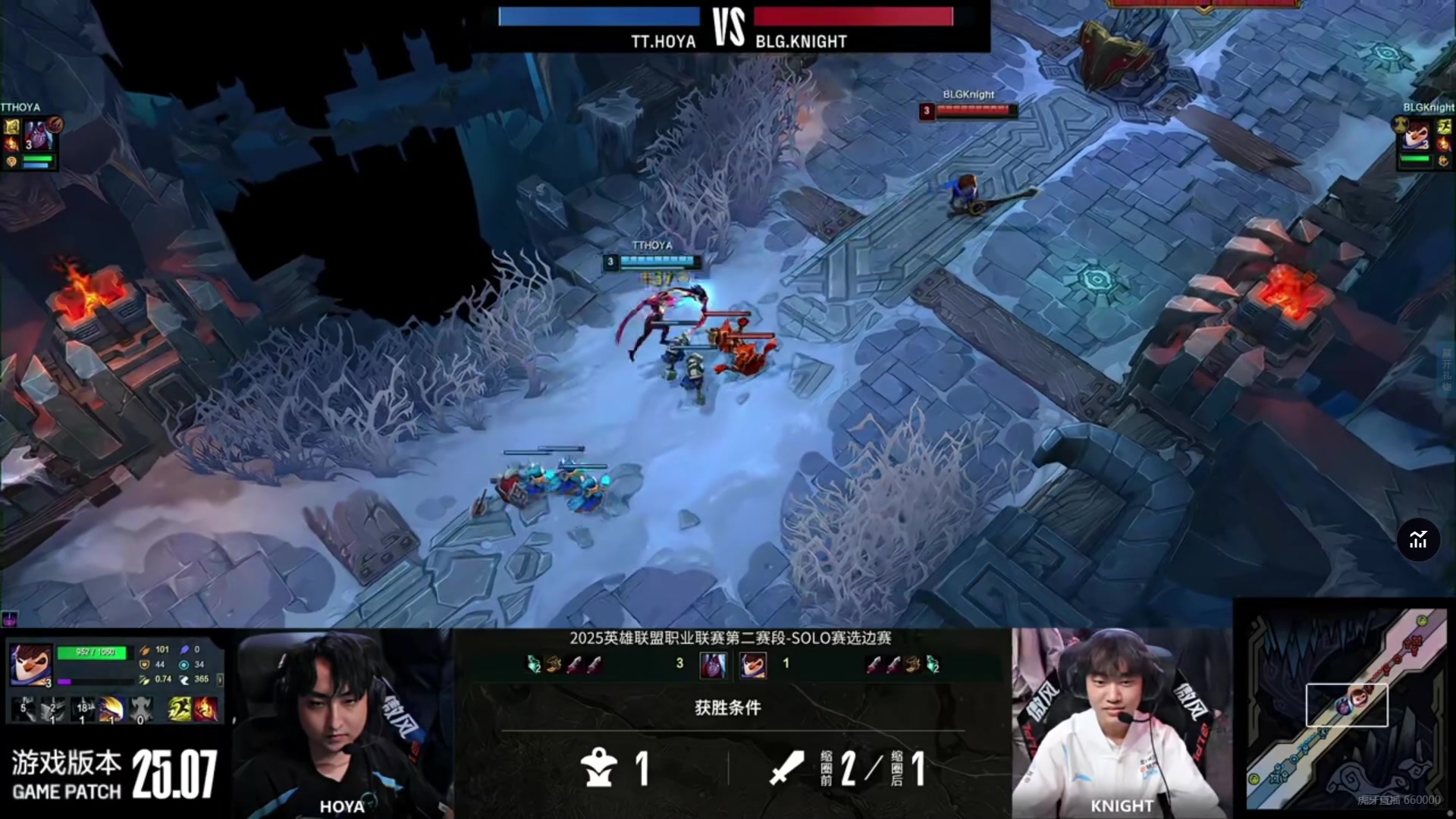Select the glowing yellow slash ability icon
Image resolution: width=1456 pixels, height=819 pixels.
(111, 709)
